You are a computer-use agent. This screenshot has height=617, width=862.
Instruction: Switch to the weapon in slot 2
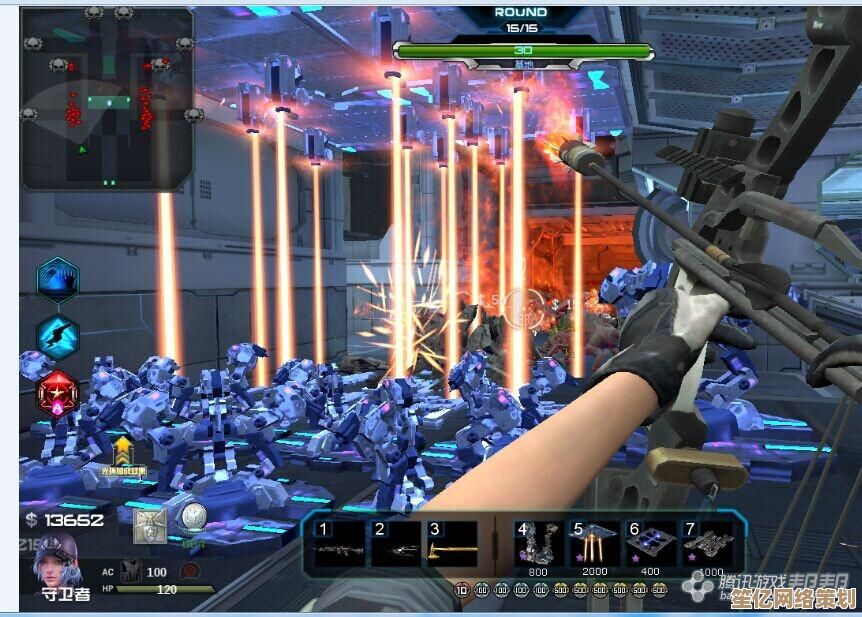(394, 545)
